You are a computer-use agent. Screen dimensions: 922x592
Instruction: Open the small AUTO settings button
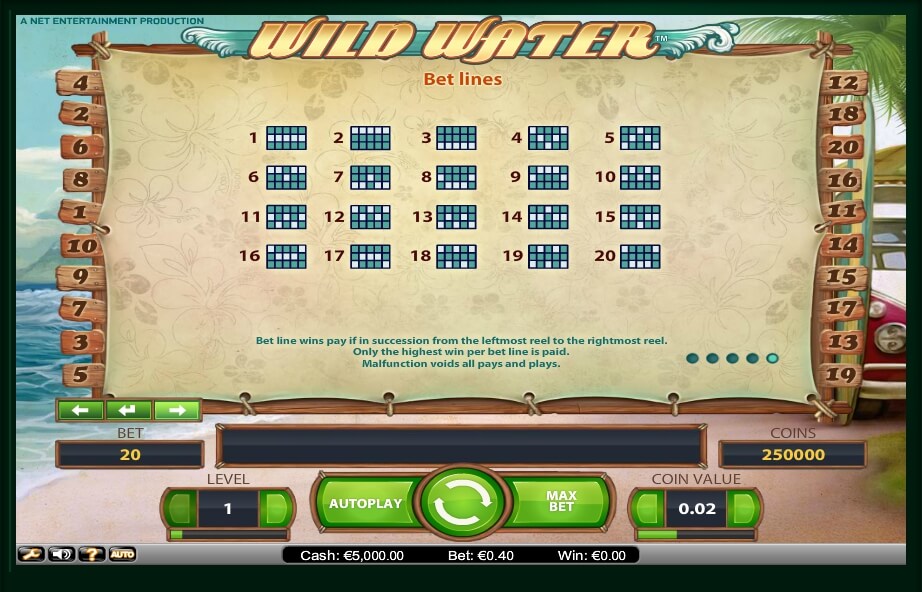point(122,554)
